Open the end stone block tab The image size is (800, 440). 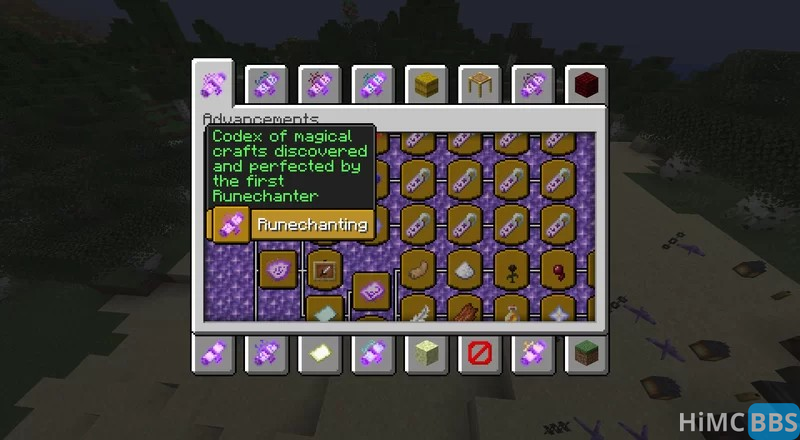coord(427,352)
